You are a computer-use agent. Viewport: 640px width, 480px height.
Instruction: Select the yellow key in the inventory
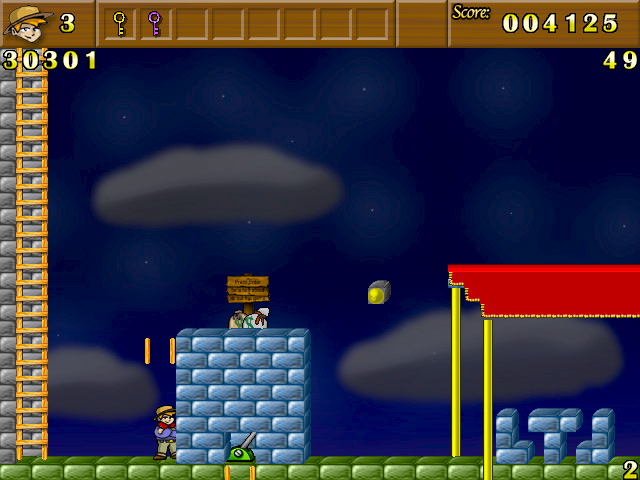(120, 22)
